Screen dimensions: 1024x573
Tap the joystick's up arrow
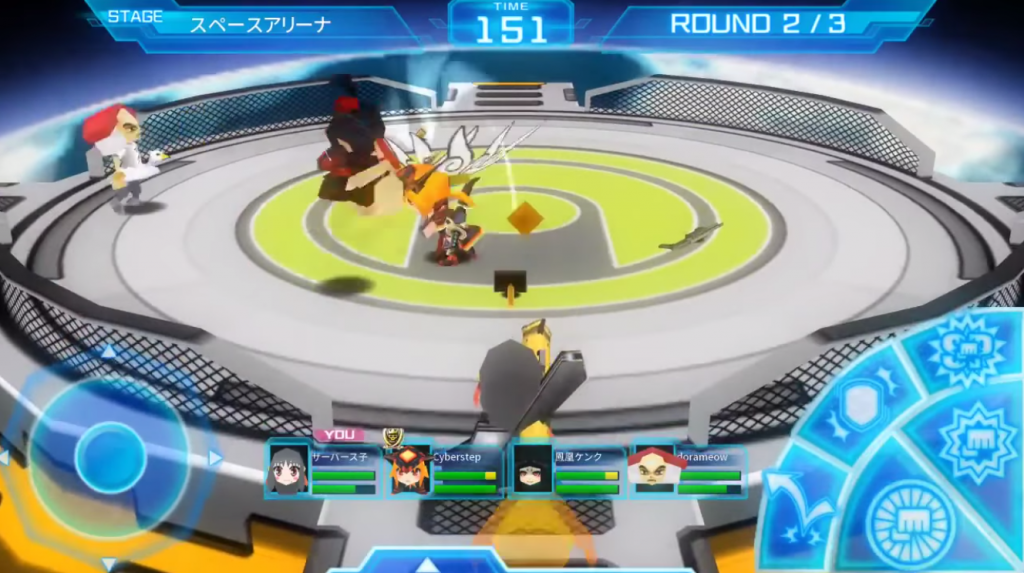tap(108, 351)
